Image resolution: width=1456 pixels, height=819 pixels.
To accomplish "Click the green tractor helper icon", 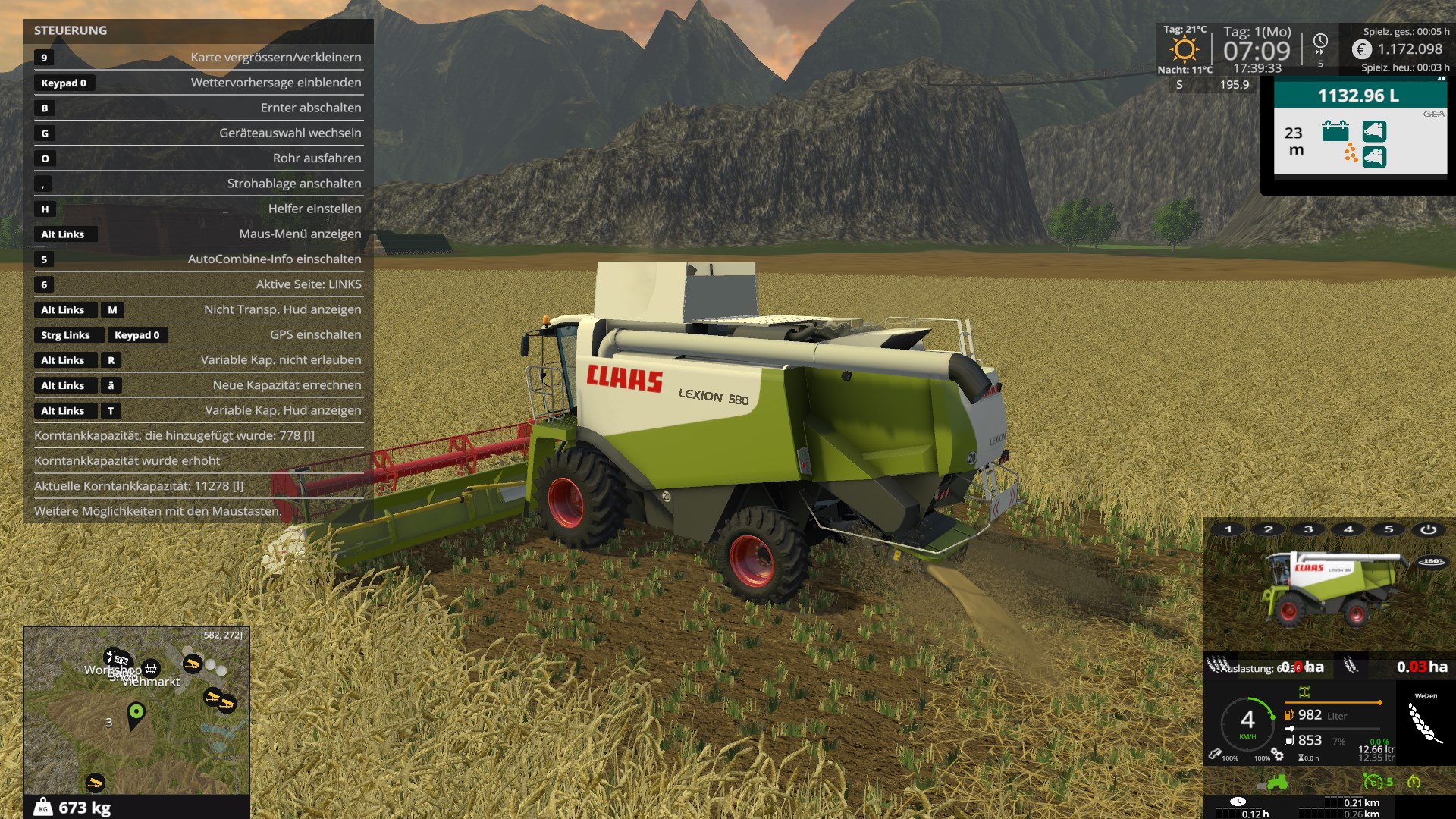I will (x=1277, y=781).
